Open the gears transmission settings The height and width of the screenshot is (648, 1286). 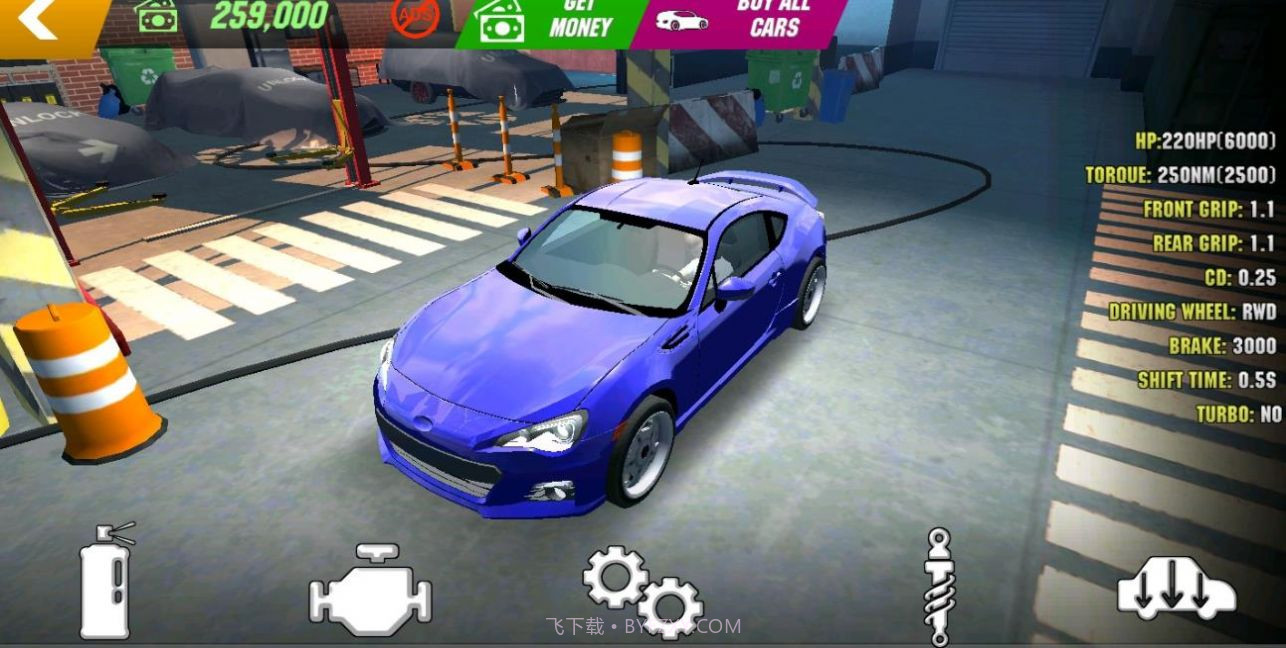[x=642, y=590]
